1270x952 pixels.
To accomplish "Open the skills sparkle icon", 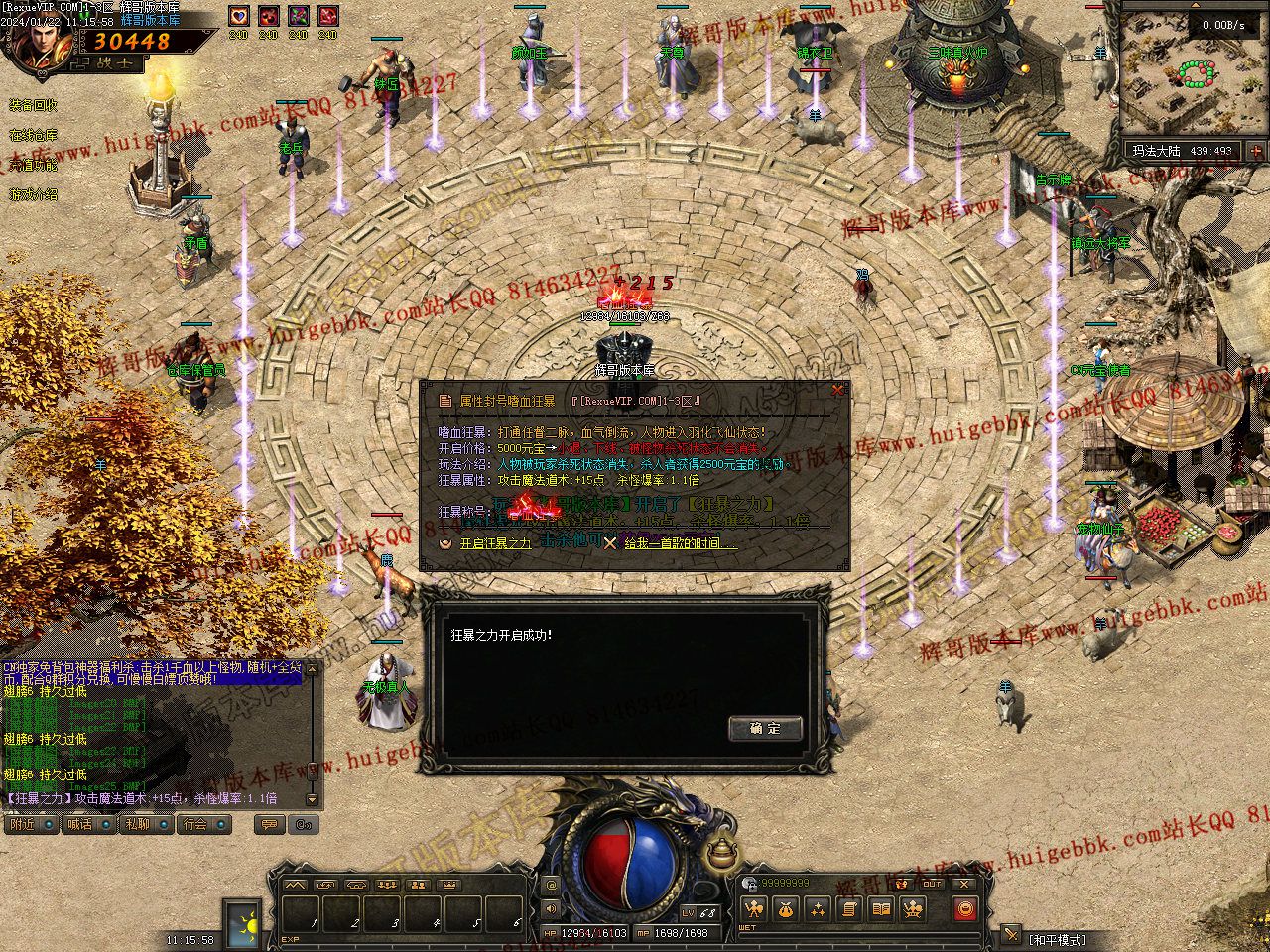I will tap(819, 908).
